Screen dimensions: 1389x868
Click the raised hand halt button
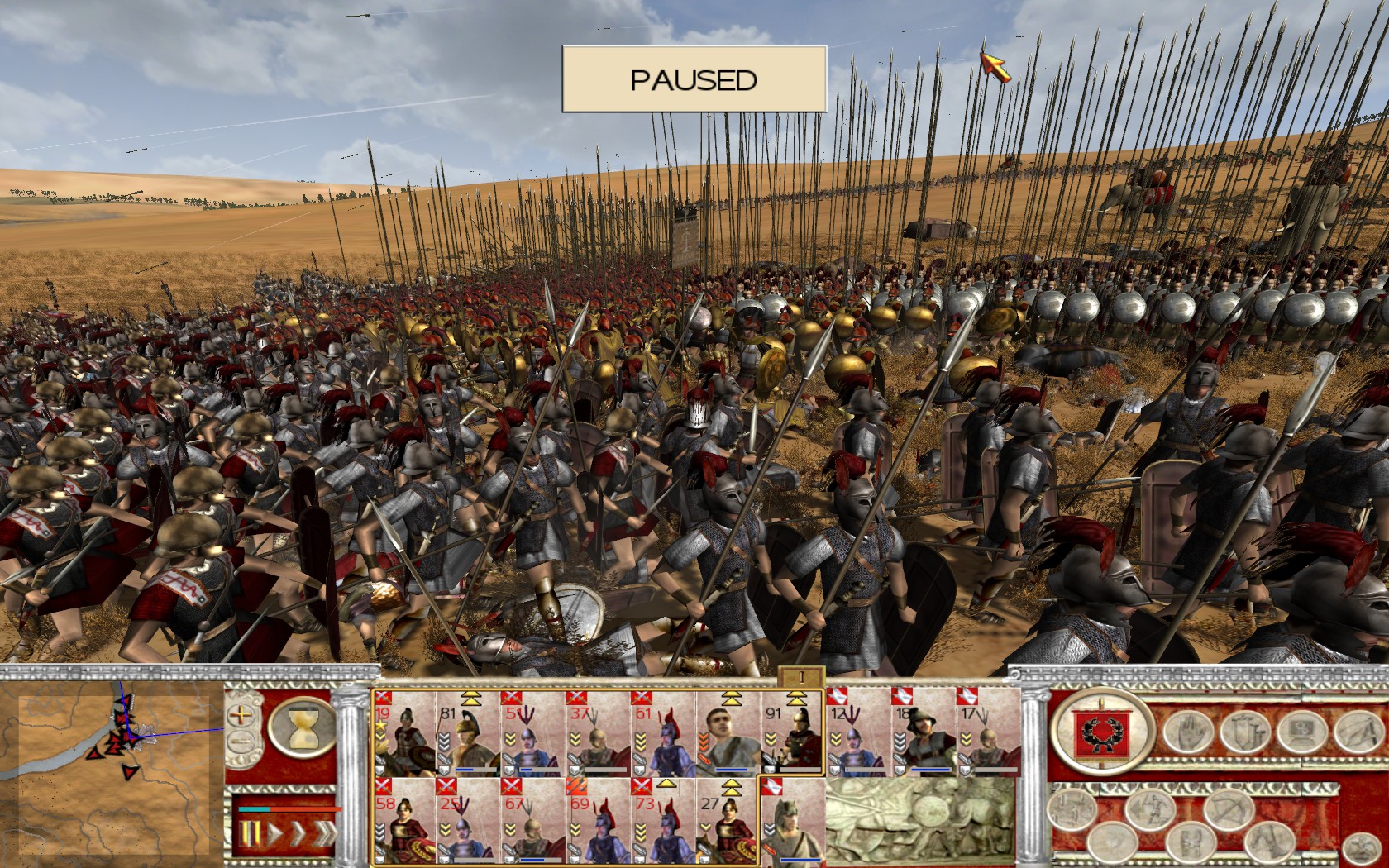point(1187,732)
